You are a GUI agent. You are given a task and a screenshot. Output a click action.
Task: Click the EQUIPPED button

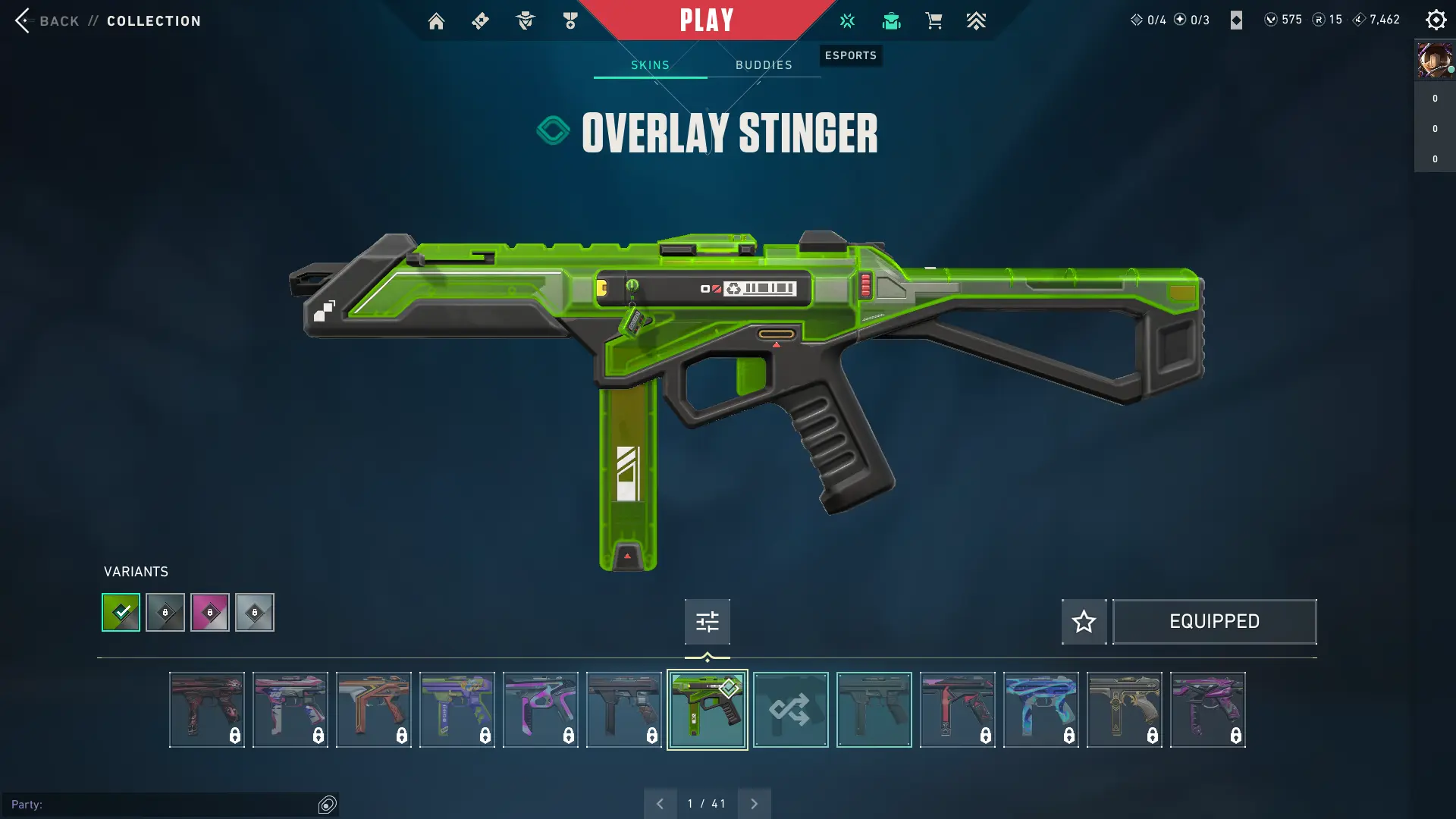[1214, 622]
